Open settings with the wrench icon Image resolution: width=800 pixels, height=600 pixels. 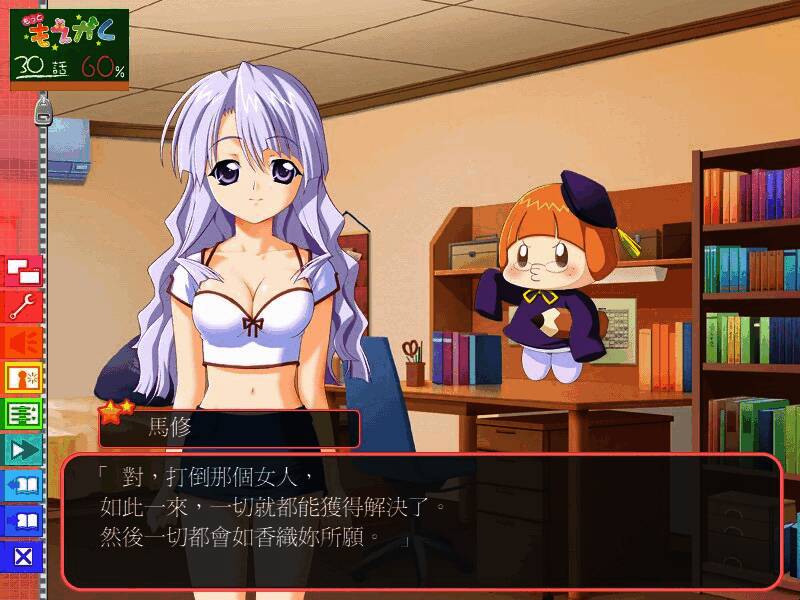[24, 306]
